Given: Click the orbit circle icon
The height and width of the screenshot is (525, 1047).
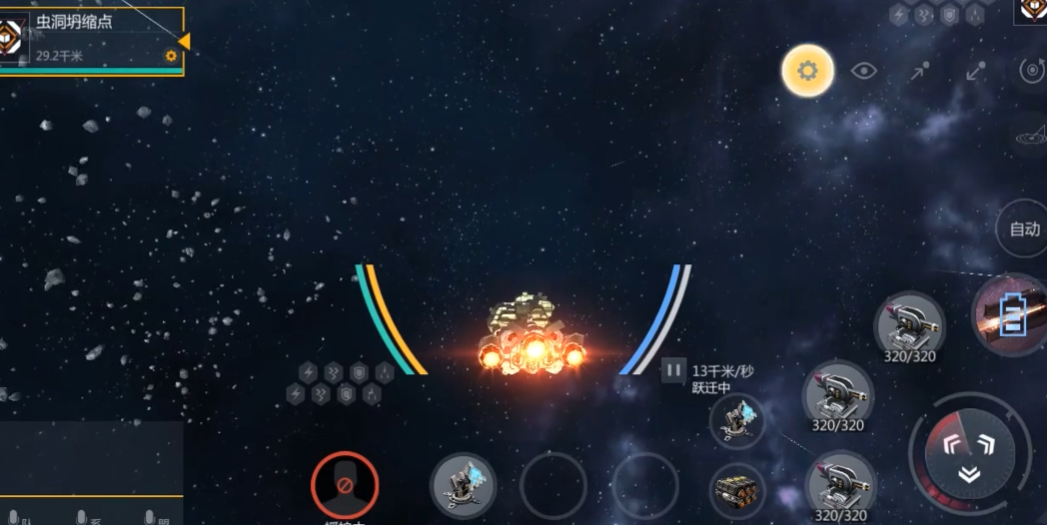Looking at the screenshot, I should tap(1030, 71).
